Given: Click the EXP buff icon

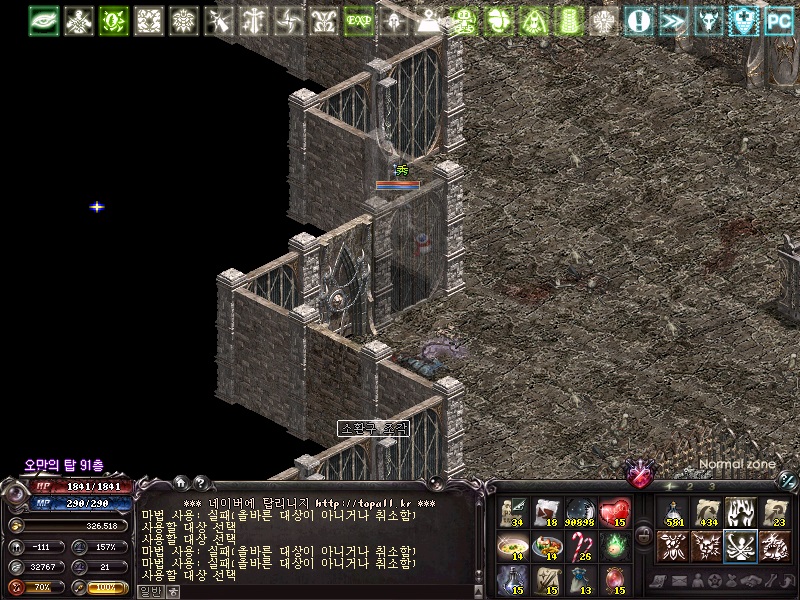Looking at the screenshot, I should coord(358,20).
